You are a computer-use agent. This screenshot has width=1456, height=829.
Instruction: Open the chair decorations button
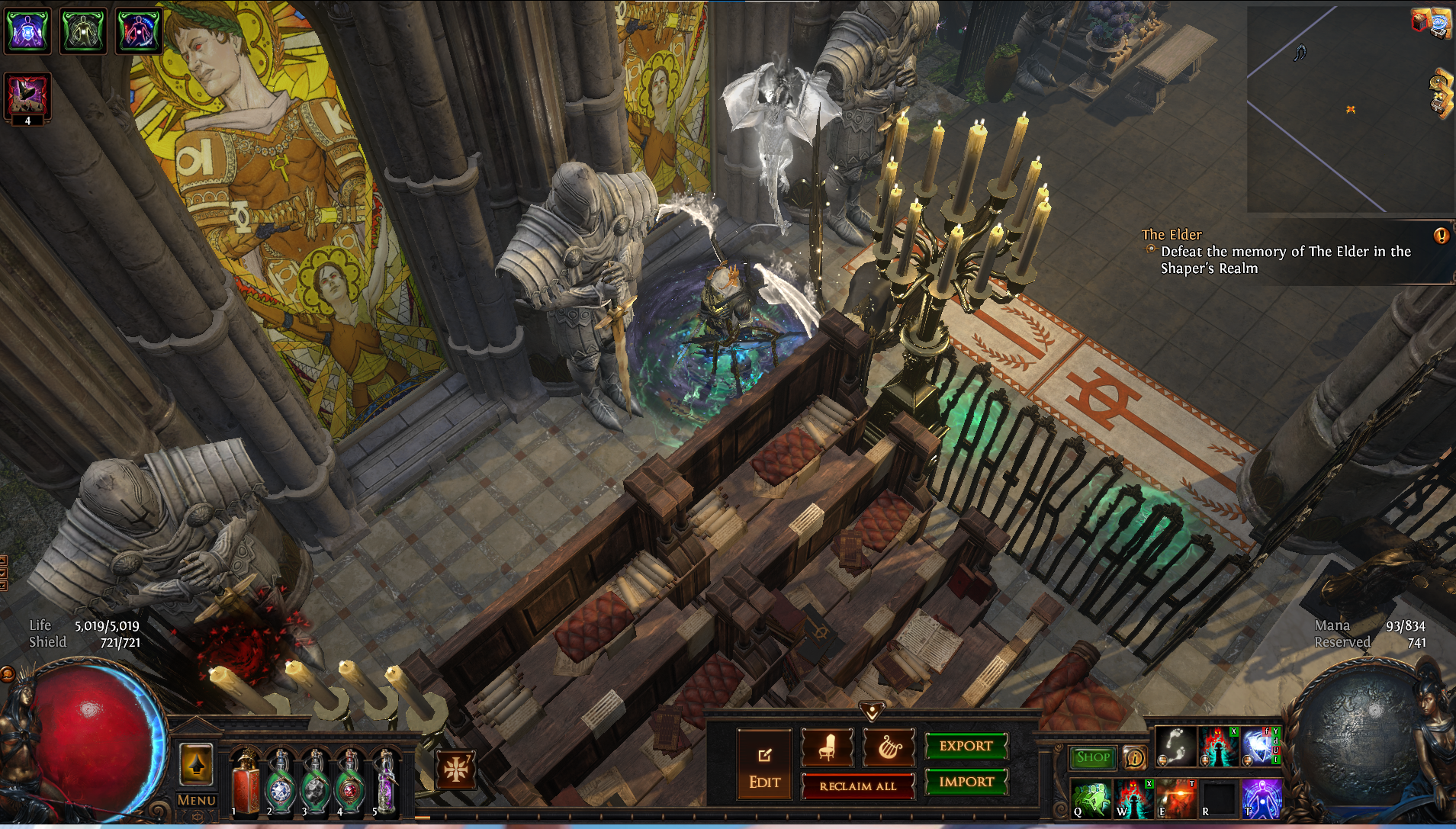(x=827, y=747)
